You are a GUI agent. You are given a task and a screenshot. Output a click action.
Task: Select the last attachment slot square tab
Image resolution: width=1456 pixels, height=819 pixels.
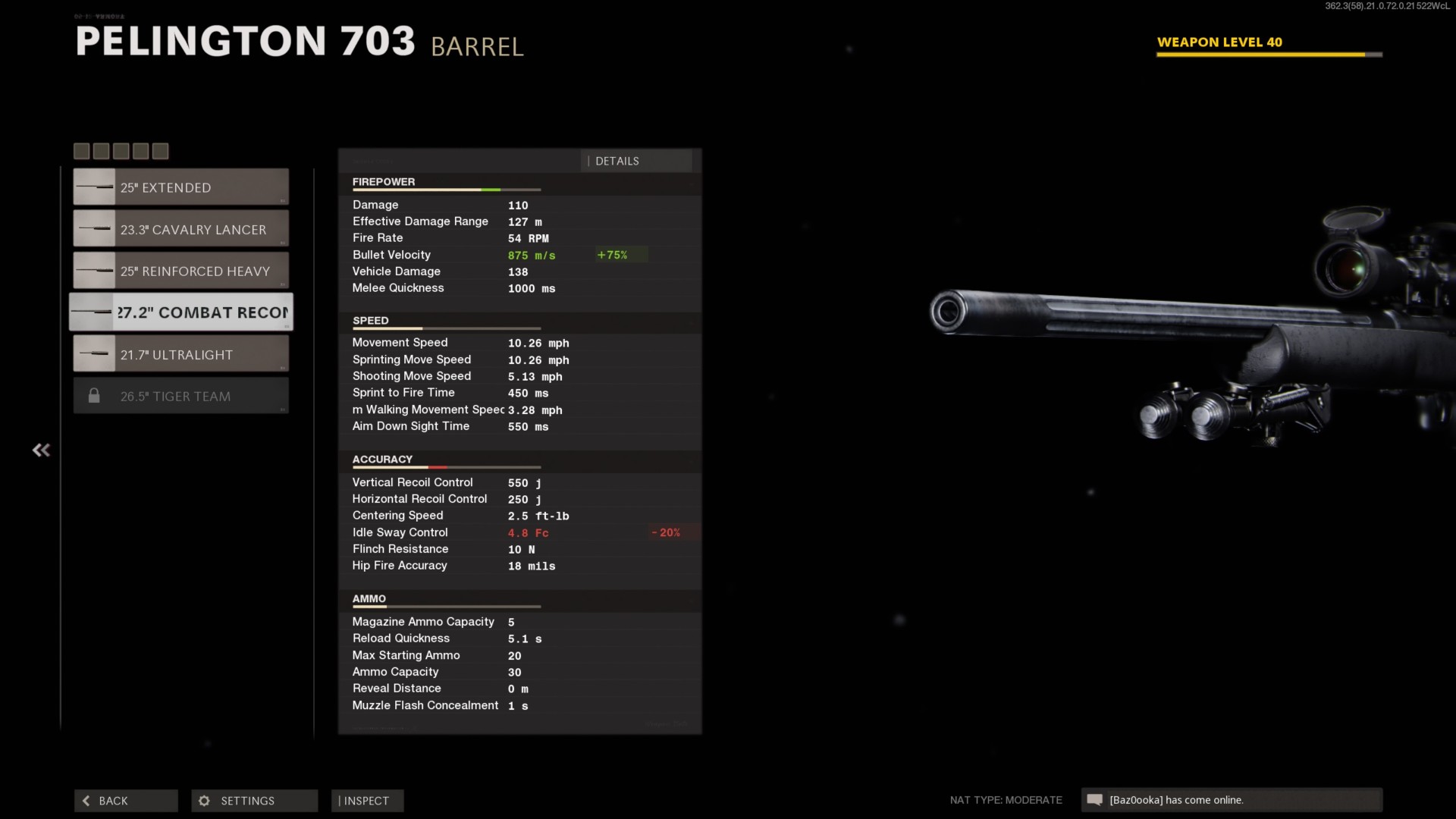[160, 151]
